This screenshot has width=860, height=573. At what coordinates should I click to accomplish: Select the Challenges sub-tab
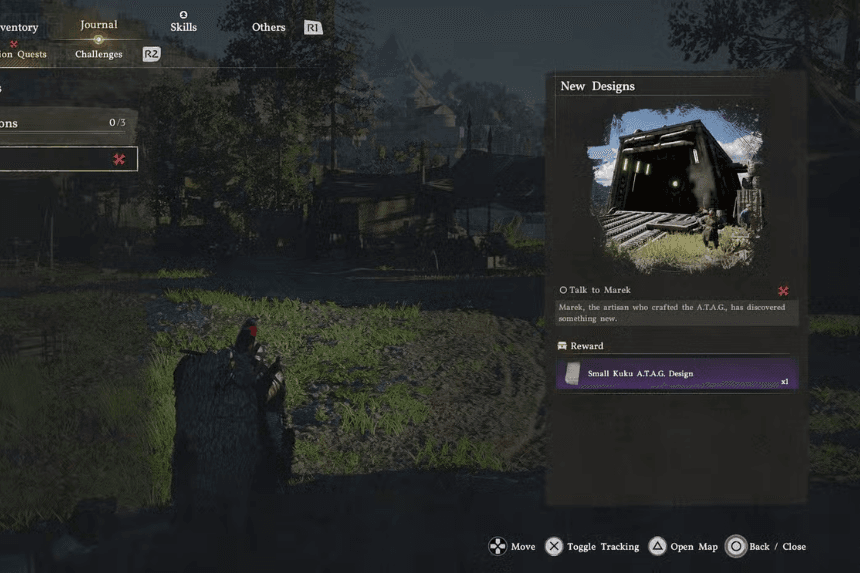coord(98,54)
